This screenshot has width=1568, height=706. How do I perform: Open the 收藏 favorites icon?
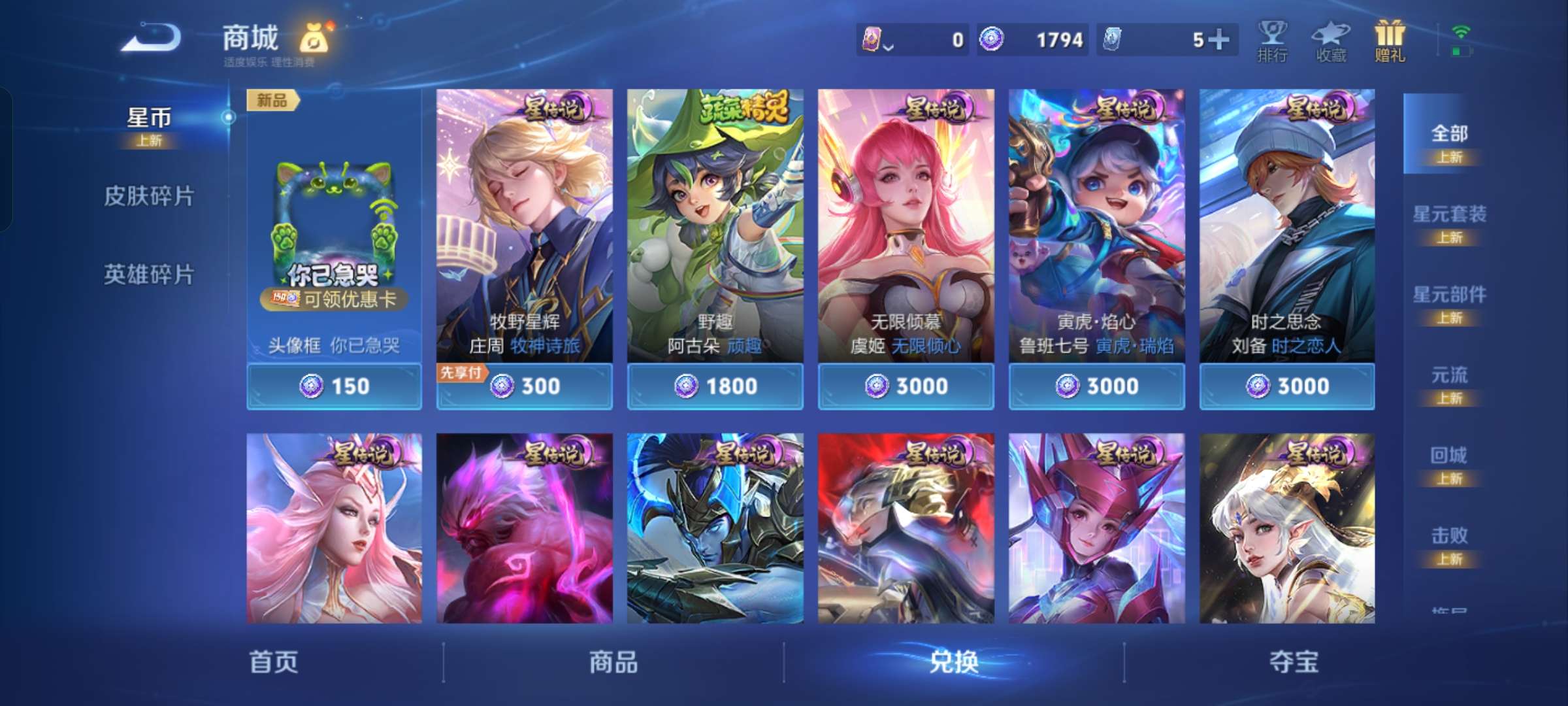[1330, 41]
